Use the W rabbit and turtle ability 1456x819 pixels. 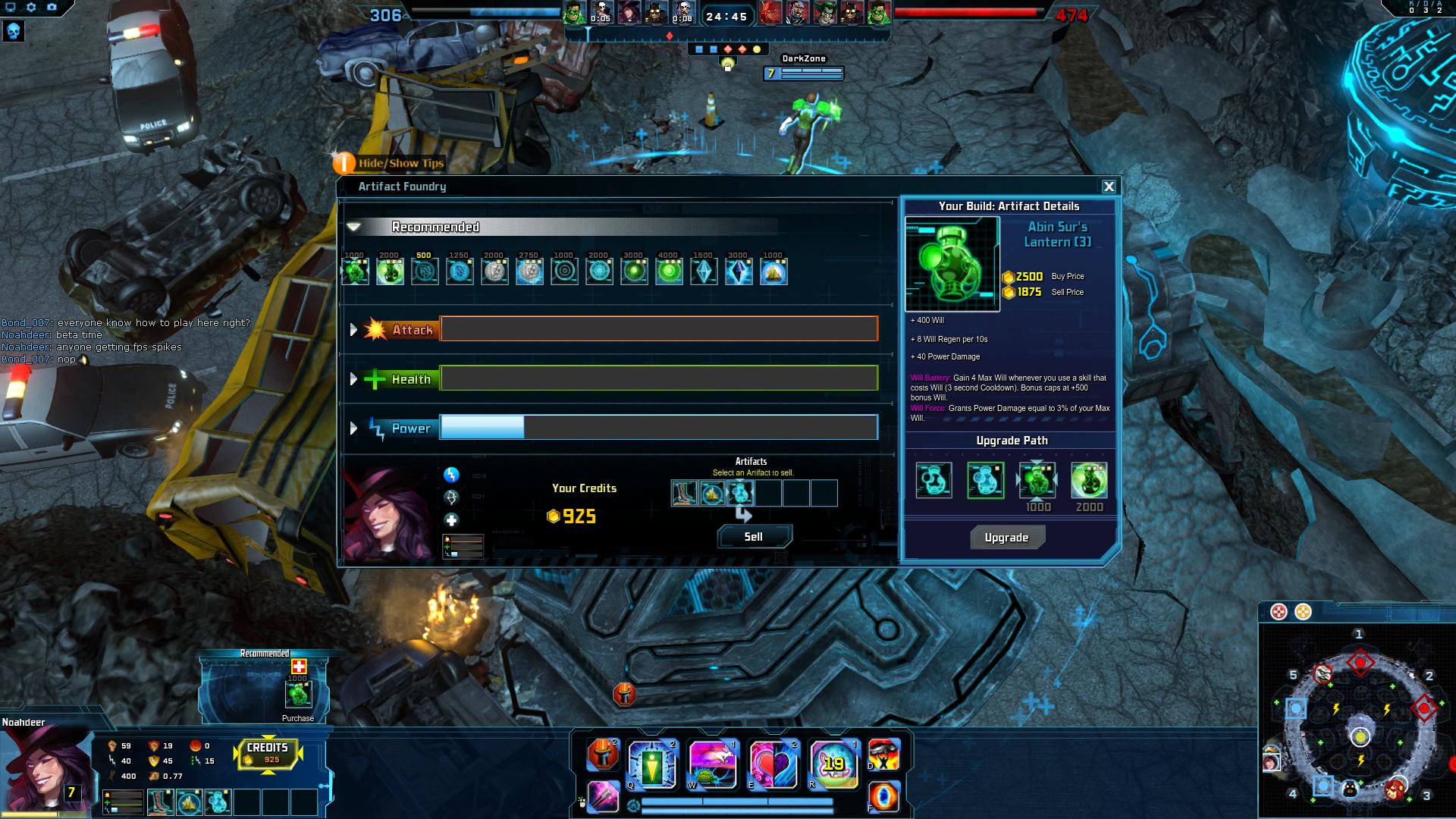(x=712, y=764)
